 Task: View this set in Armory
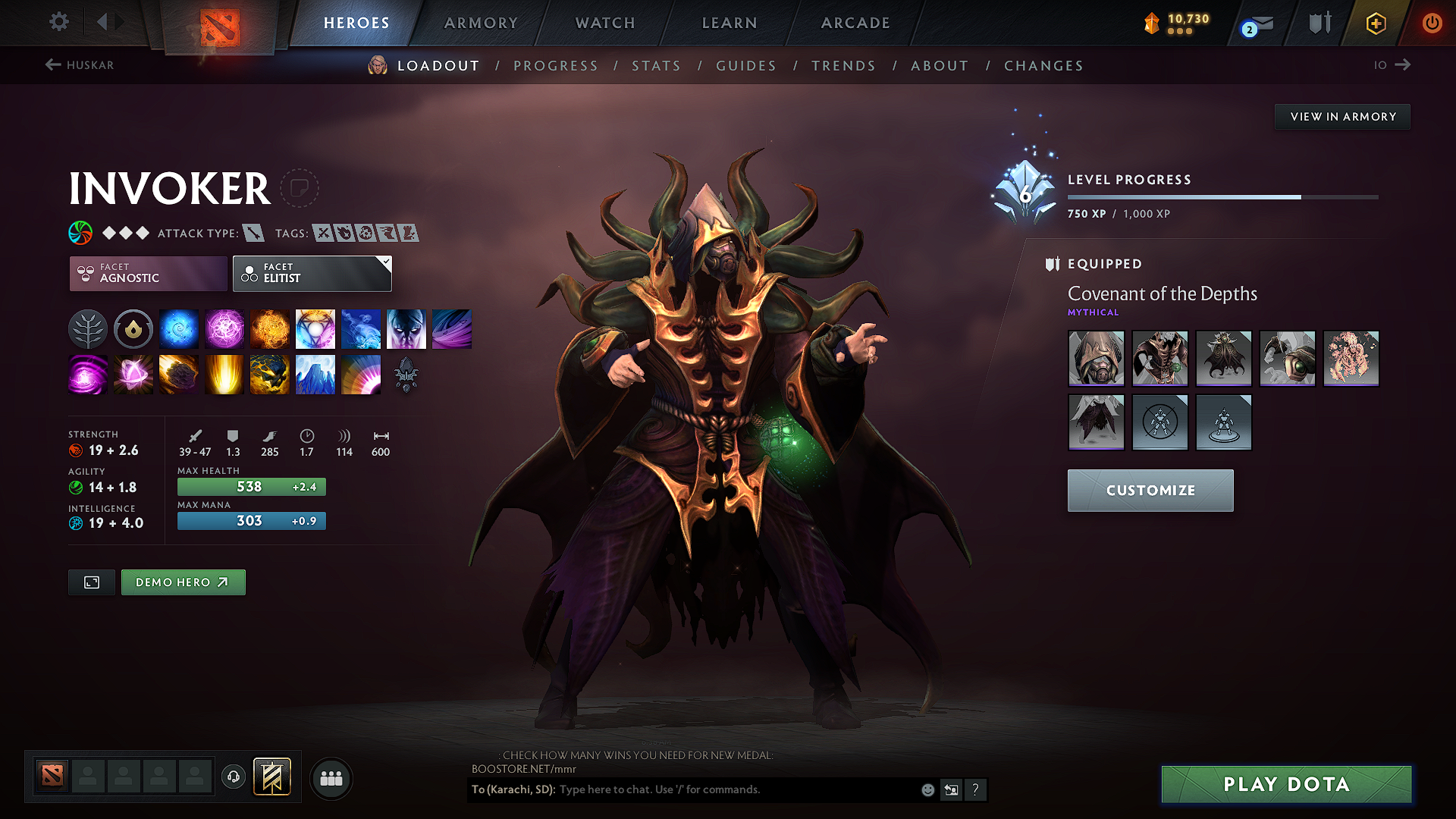1342,117
